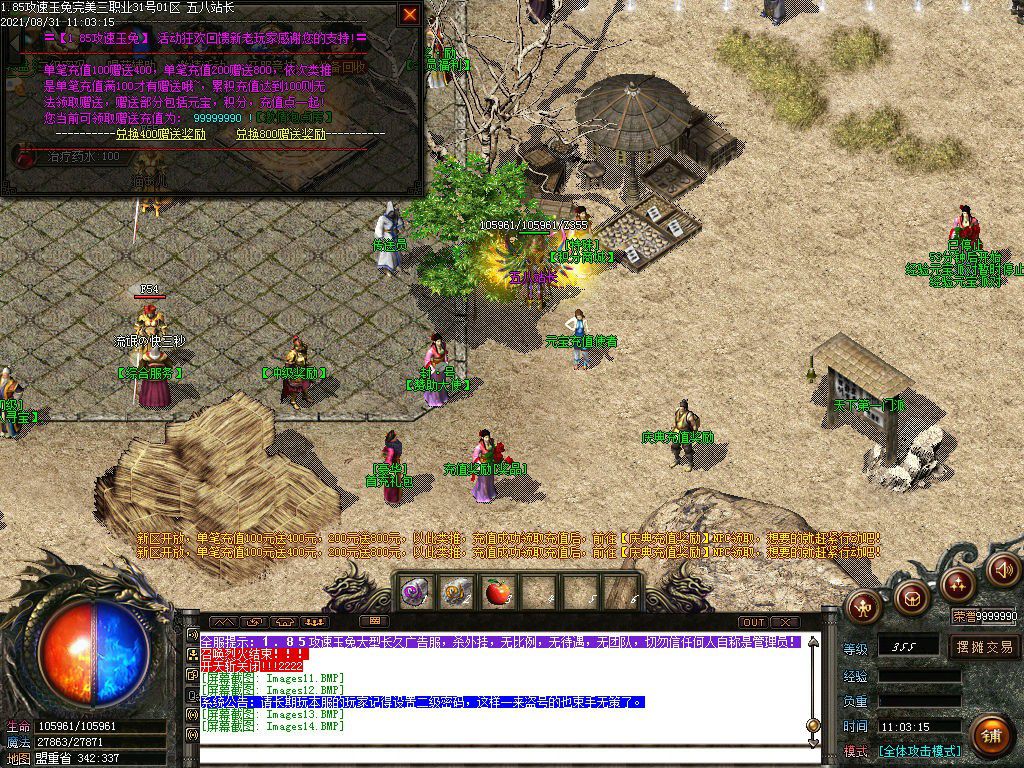Open the keyboard icon button above chat

pos(372,622)
